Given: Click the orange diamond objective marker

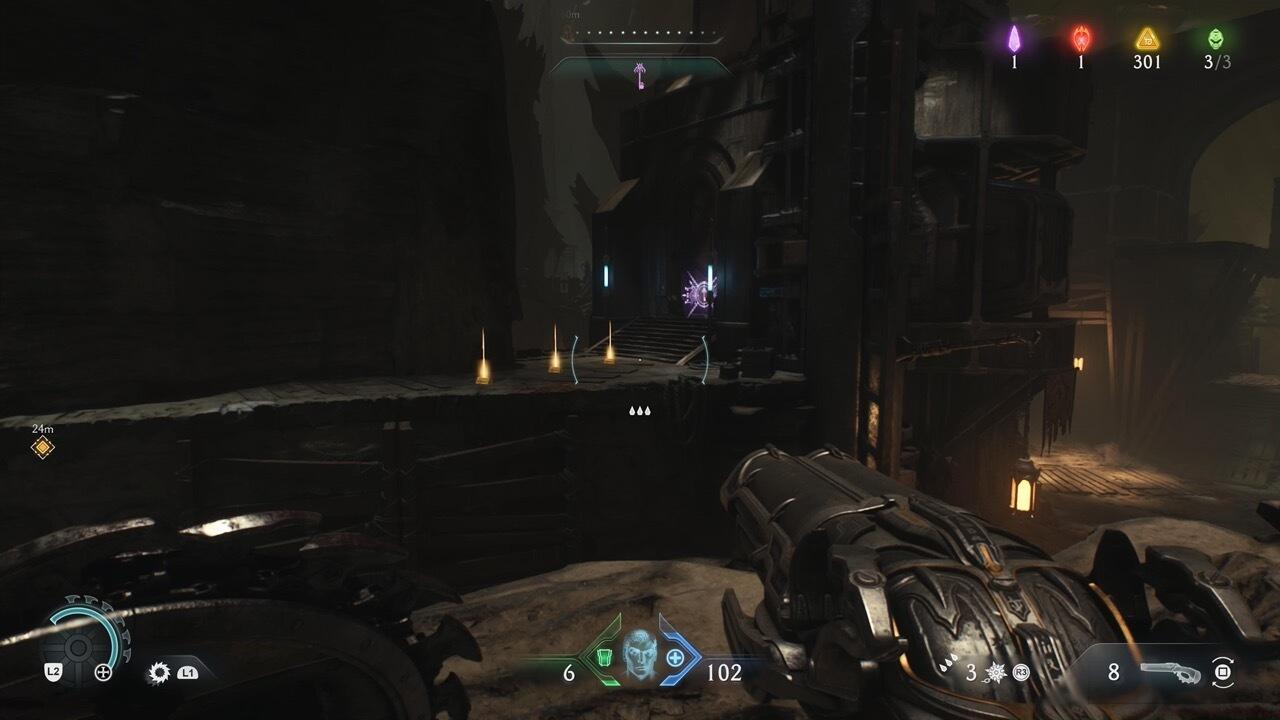Looking at the screenshot, I should (x=42, y=447).
